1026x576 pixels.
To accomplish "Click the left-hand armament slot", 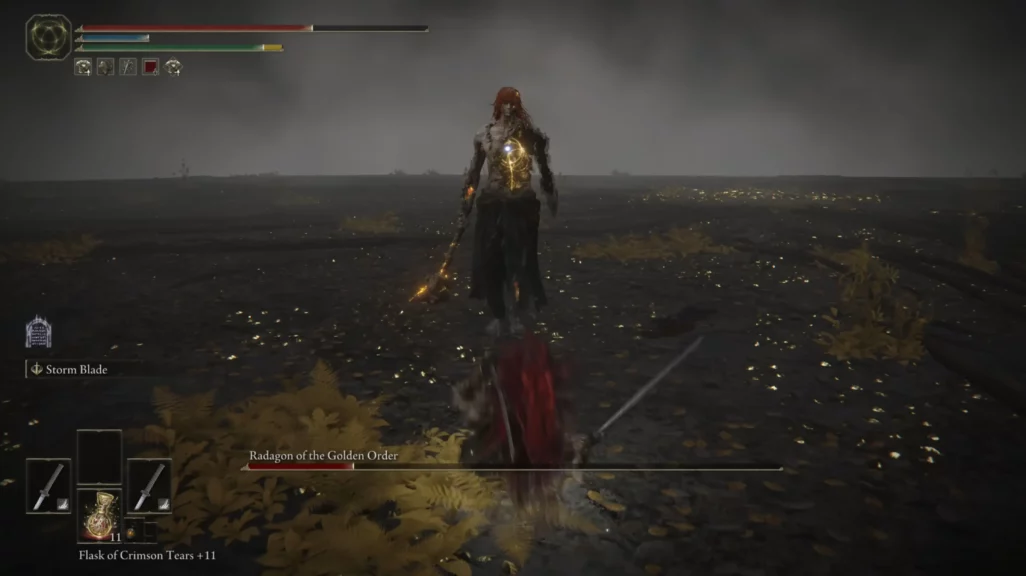I will coord(48,486).
